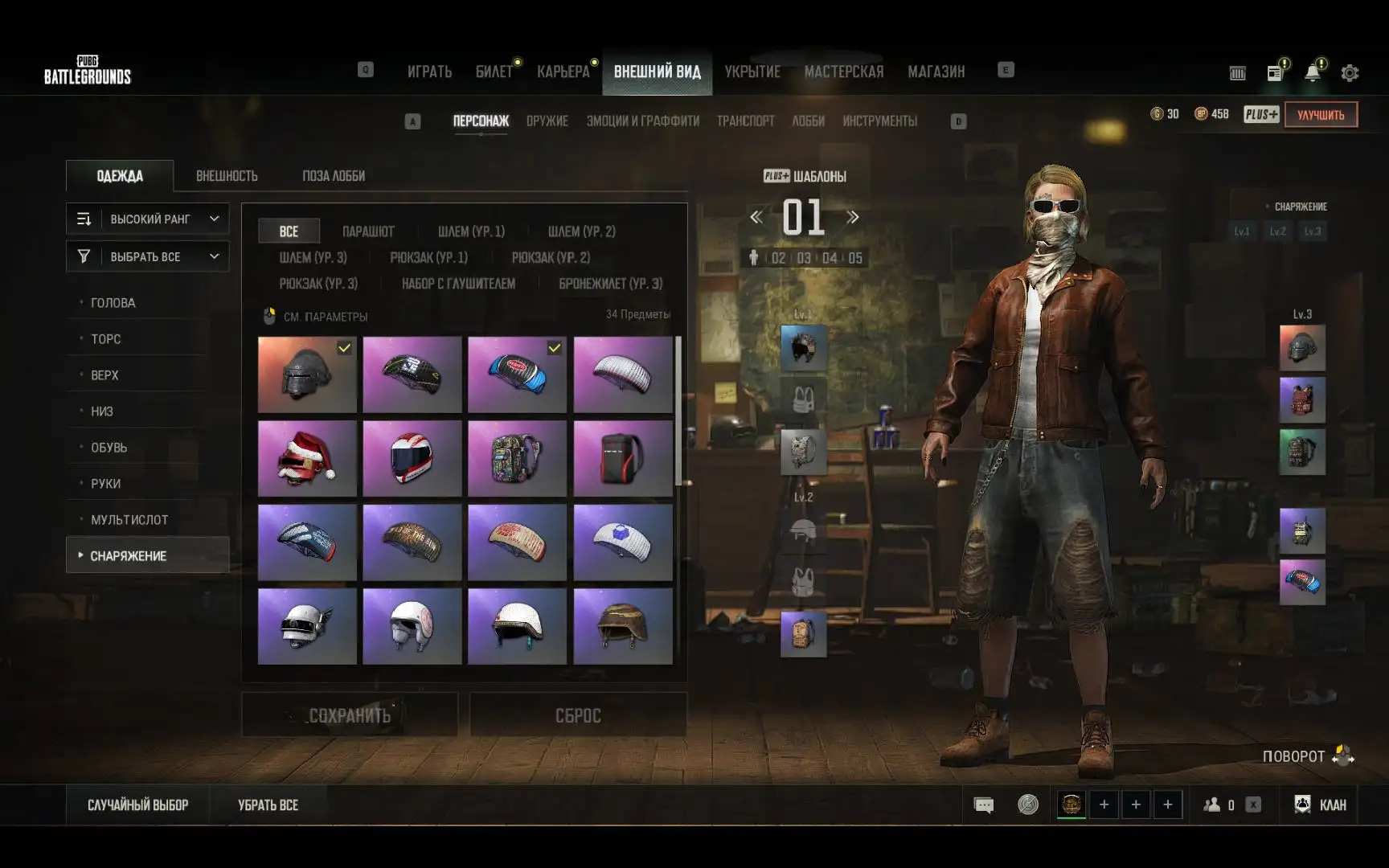Image resolution: width=1389 pixels, height=868 pixels.
Task: Switch to the ВНЕШНОСТЬ tab
Action: coord(227,176)
